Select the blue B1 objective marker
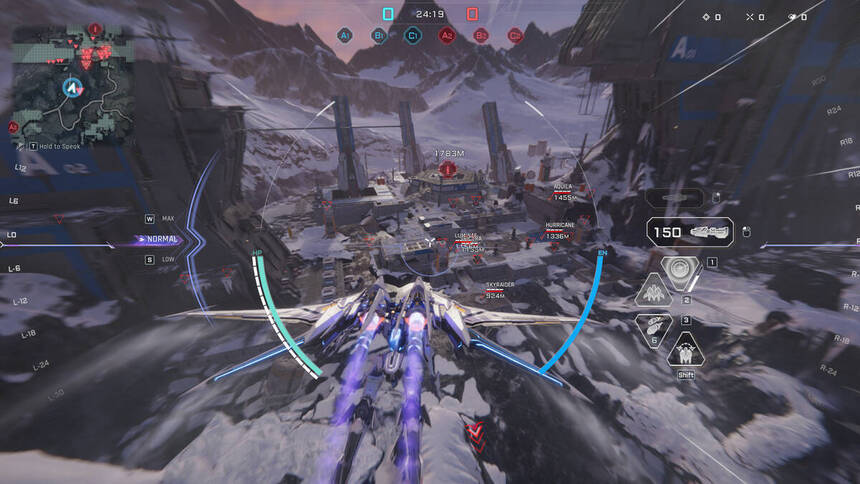 click(x=379, y=35)
